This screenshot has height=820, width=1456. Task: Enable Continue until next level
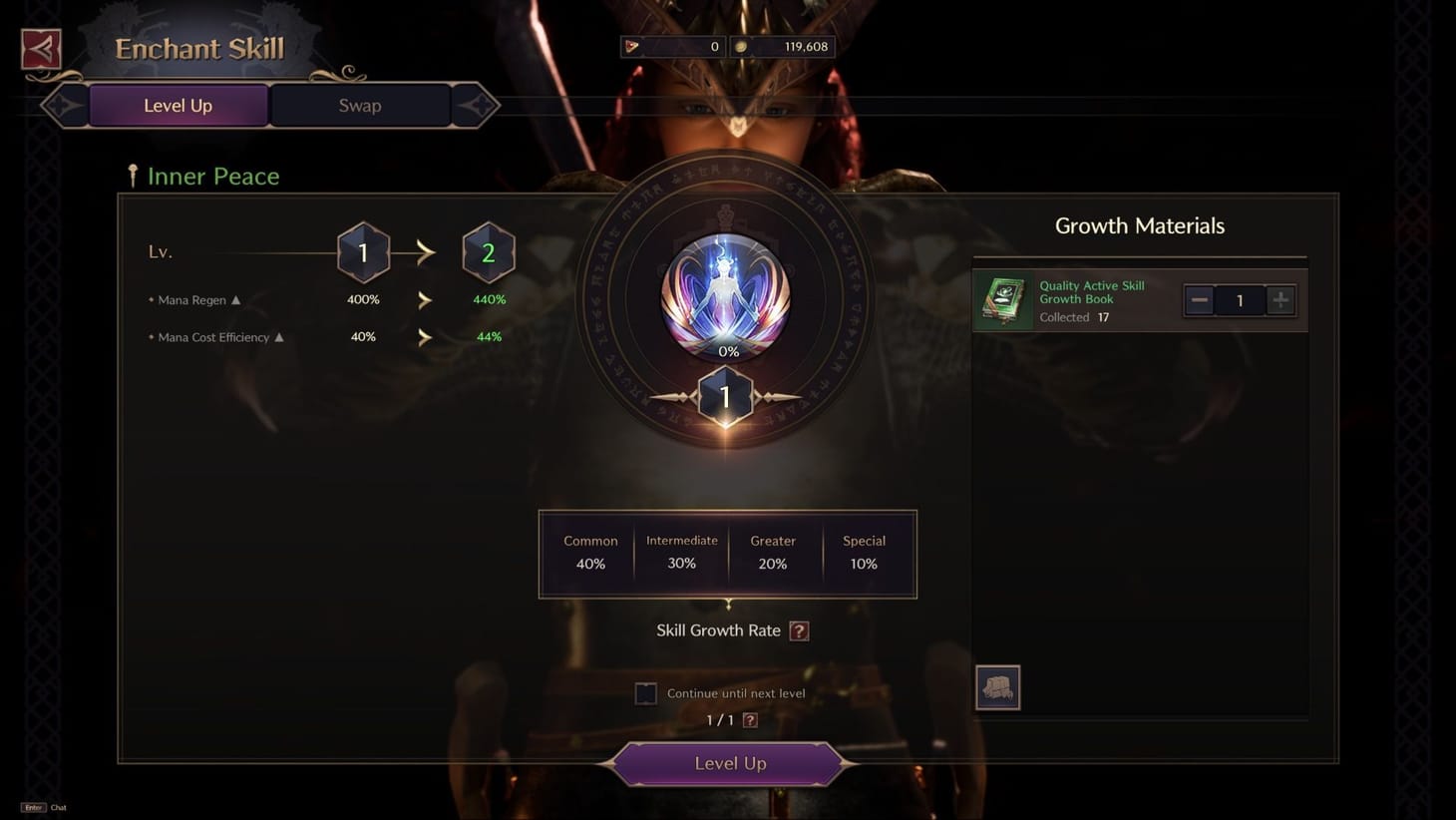[x=645, y=692]
